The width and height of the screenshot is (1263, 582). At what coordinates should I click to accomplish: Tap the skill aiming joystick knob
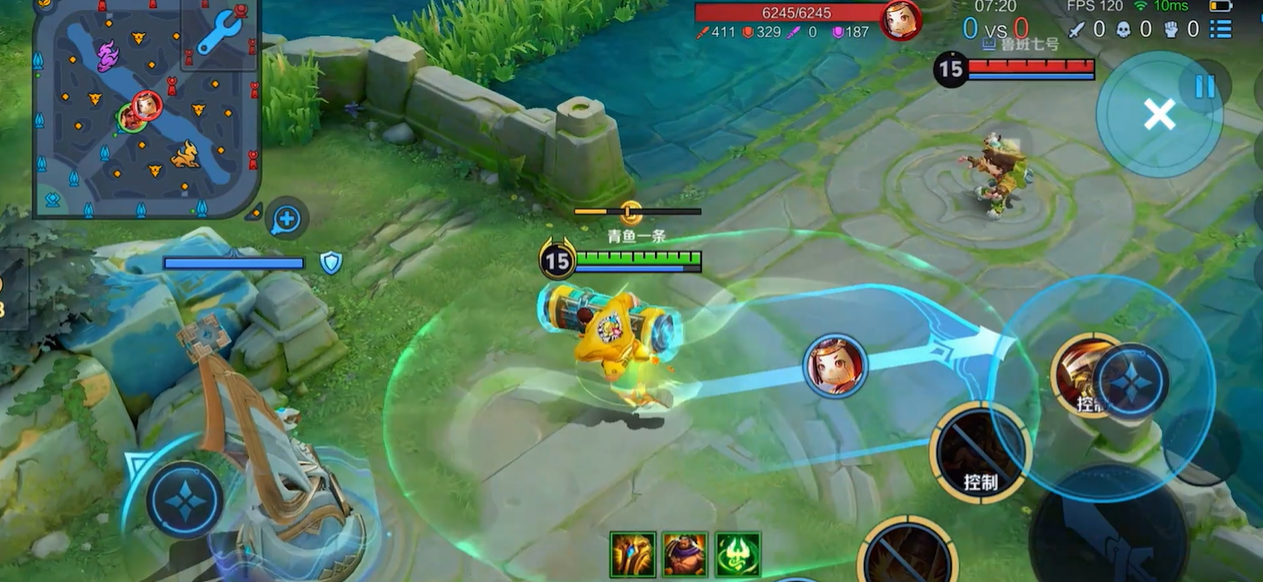click(x=1130, y=381)
